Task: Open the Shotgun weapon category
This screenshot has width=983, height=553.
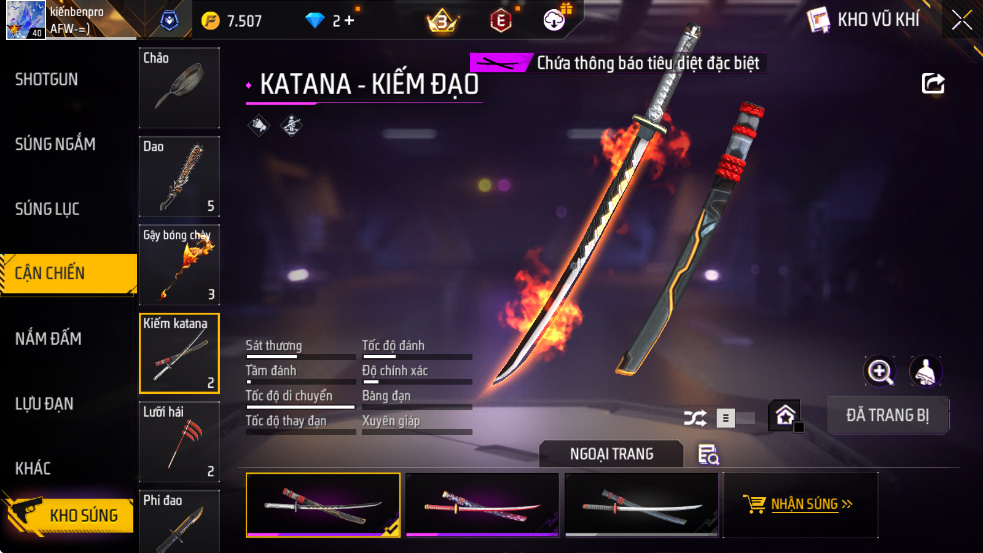Action: [x=47, y=80]
